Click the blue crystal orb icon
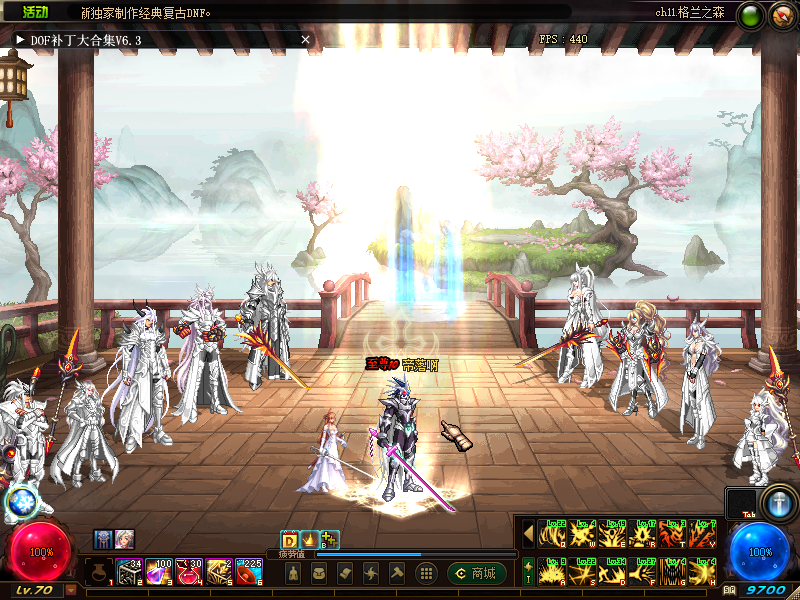 (20, 502)
